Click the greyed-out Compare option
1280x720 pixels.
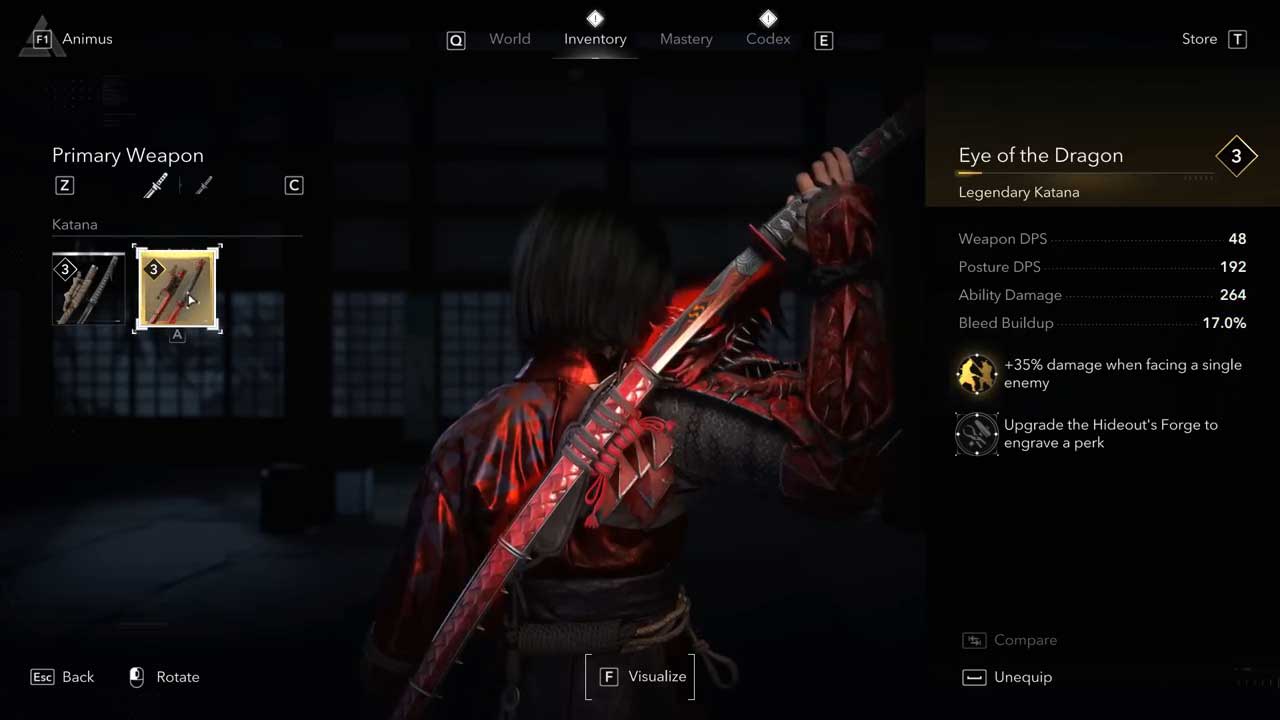[x=1024, y=640]
